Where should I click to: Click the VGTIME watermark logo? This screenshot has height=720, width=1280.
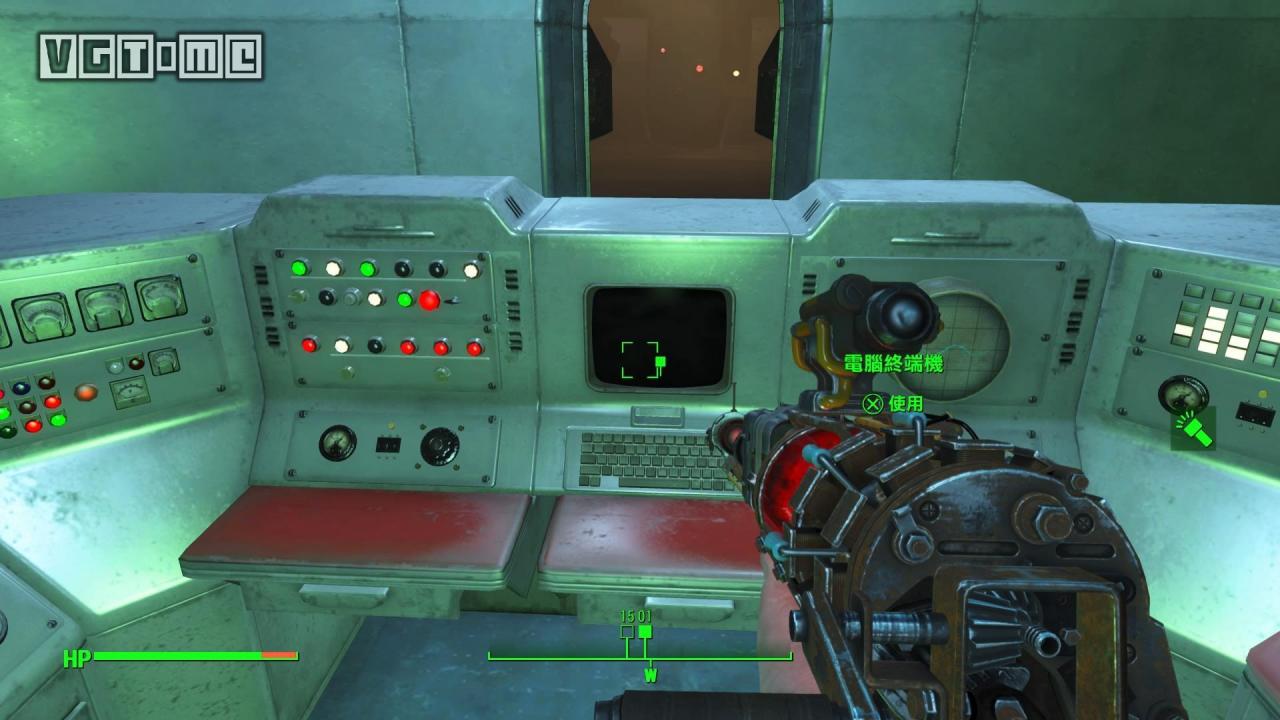coord(151,56)
